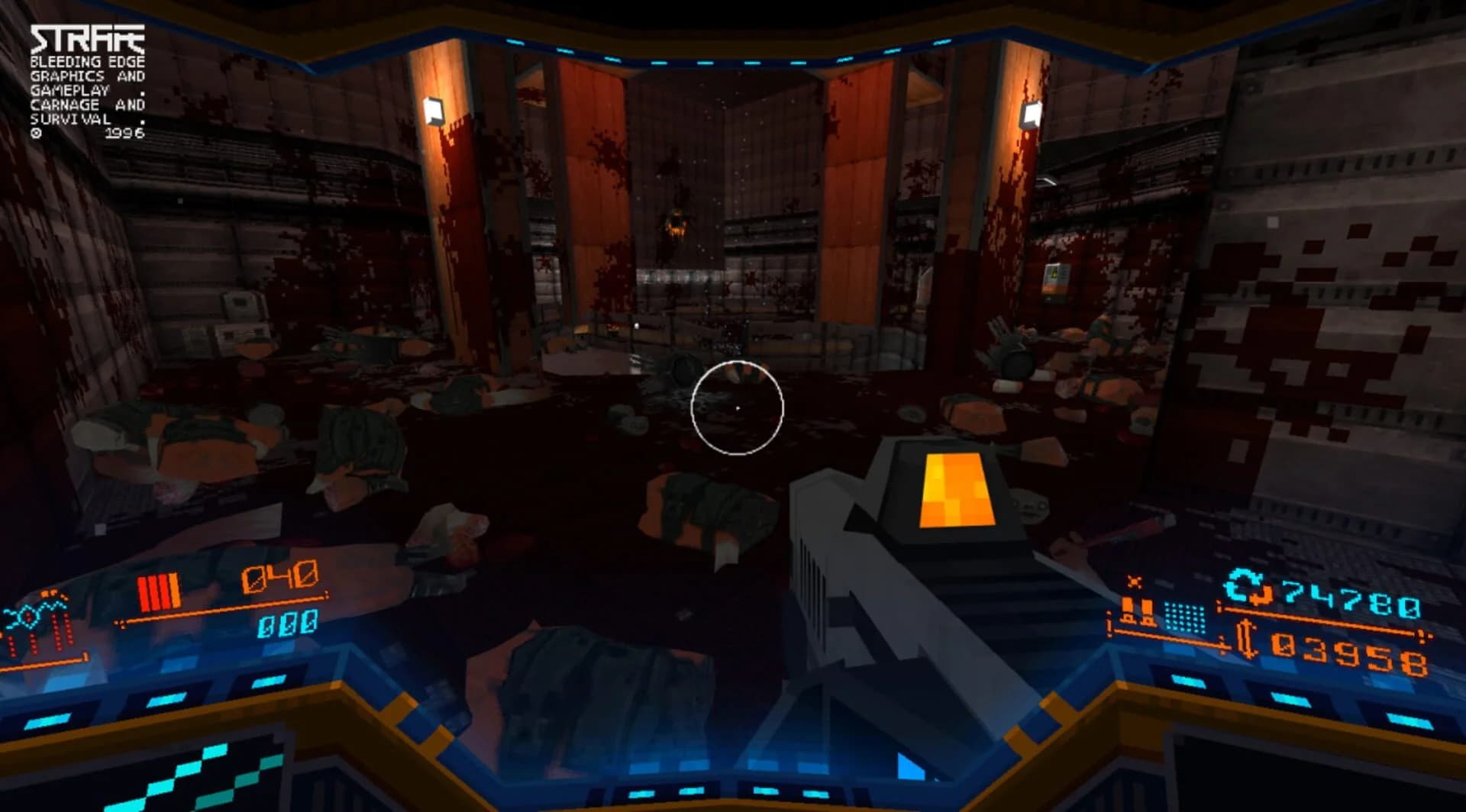Select the 1996 copyright label
This screenshot has width=1466, height=812.
(126, 132)
